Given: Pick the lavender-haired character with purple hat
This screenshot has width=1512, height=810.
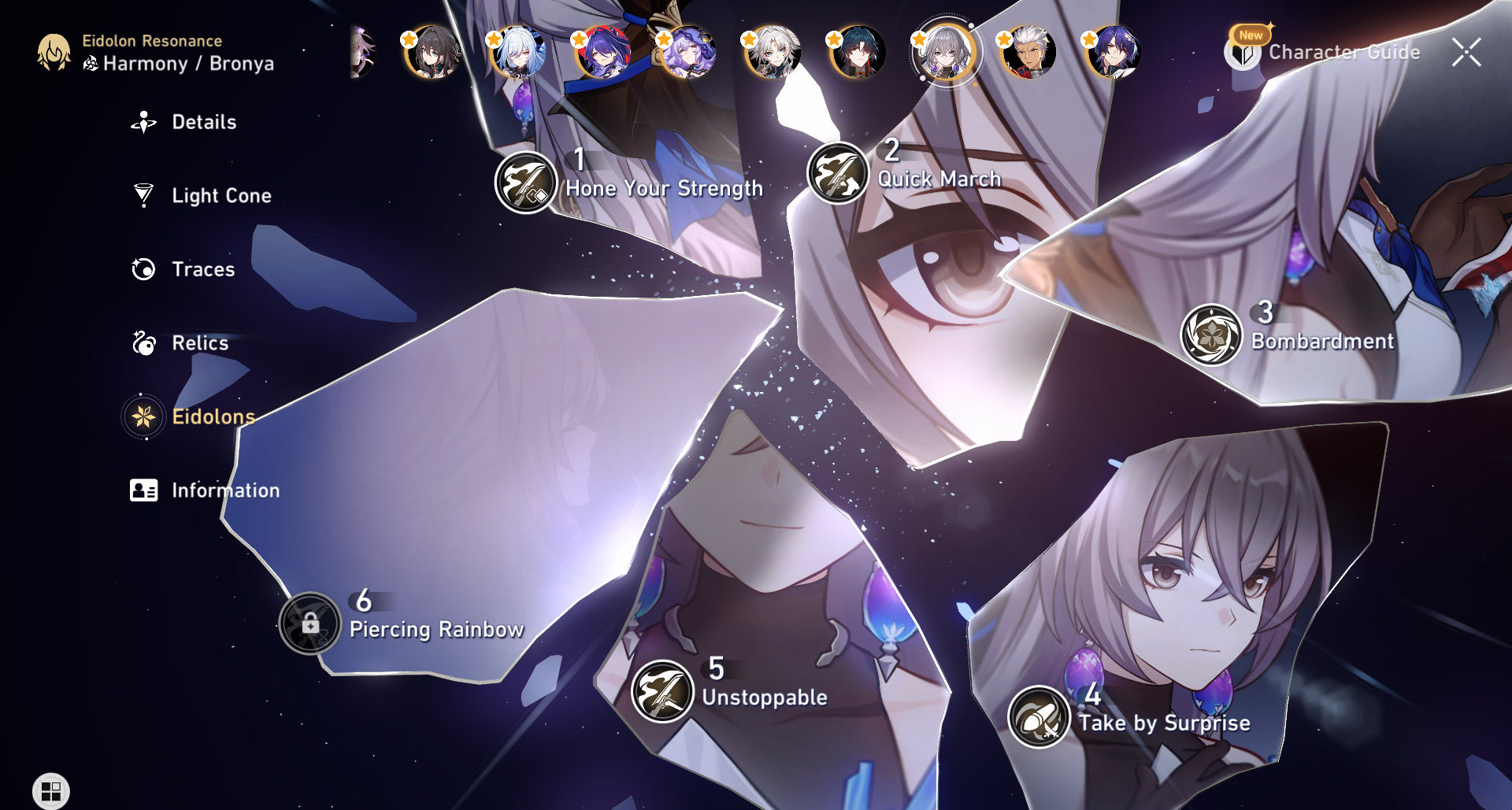Looking at the screenshot, I should pyautogui.click(x=688, y=52).
